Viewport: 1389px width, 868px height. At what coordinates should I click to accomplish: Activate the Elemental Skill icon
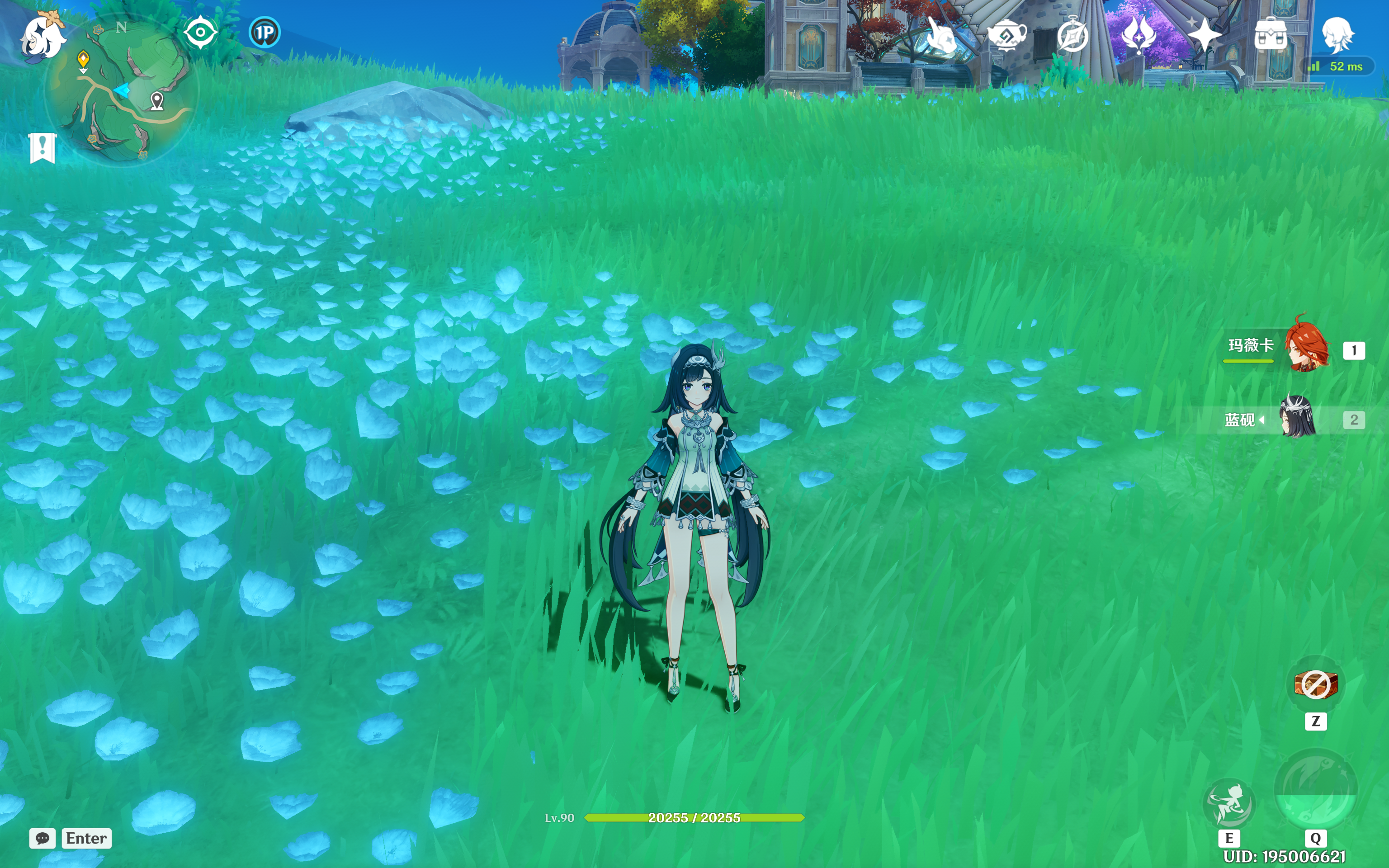[x=1229, y=802]
